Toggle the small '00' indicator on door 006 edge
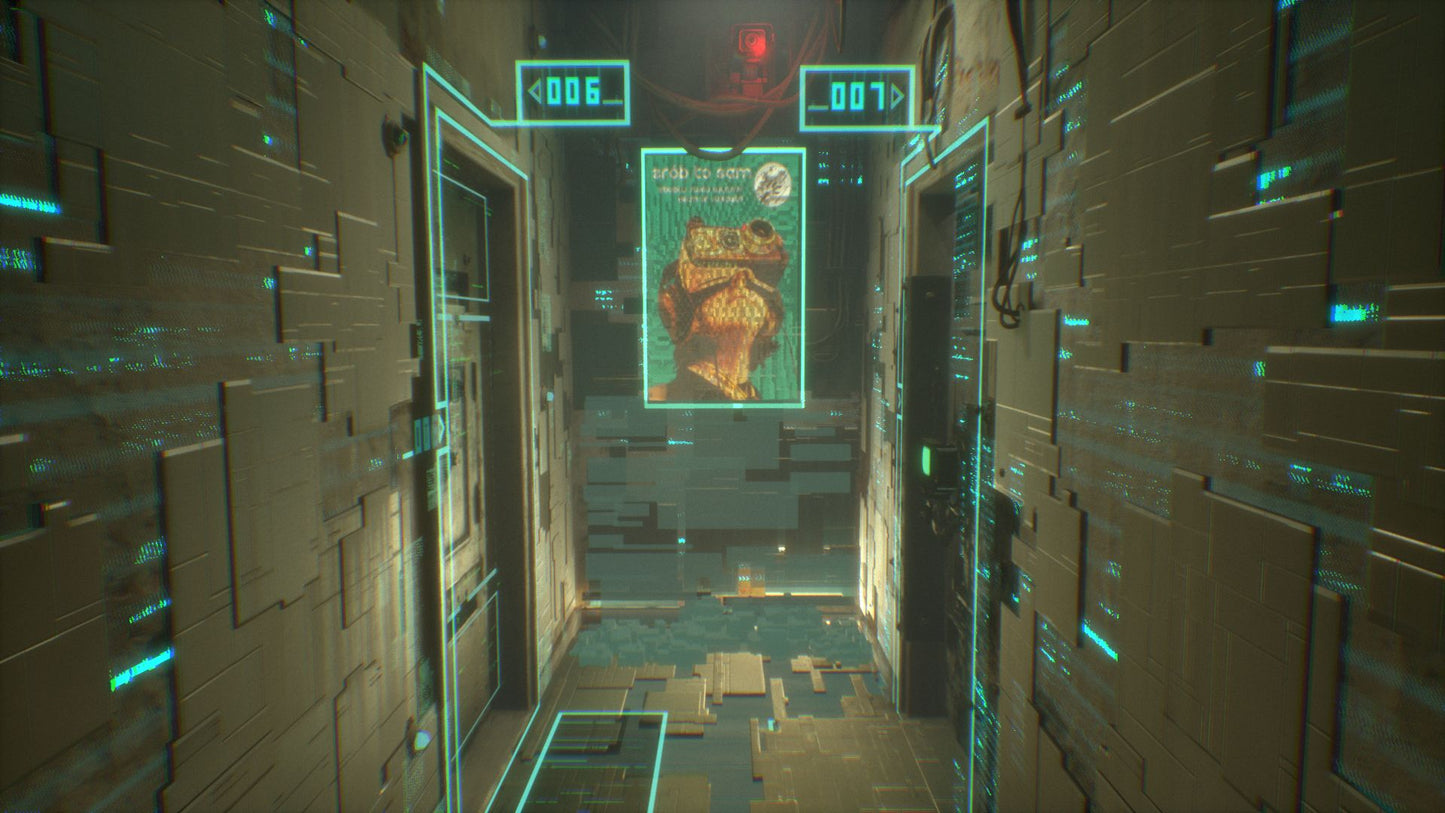Screen dimensions: 1445x813 [x=421, y=432]
